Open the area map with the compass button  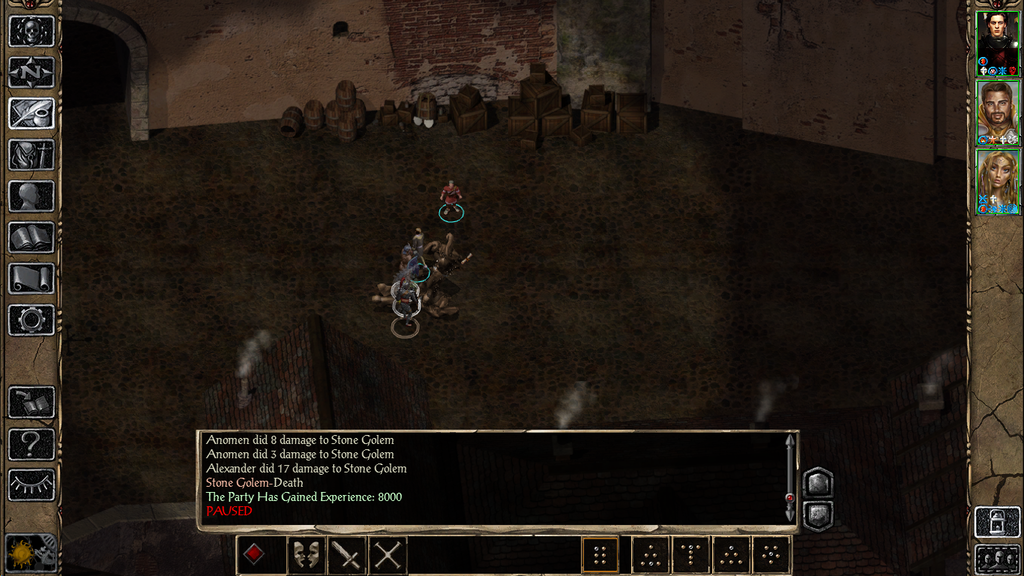[x=31, y=72]
